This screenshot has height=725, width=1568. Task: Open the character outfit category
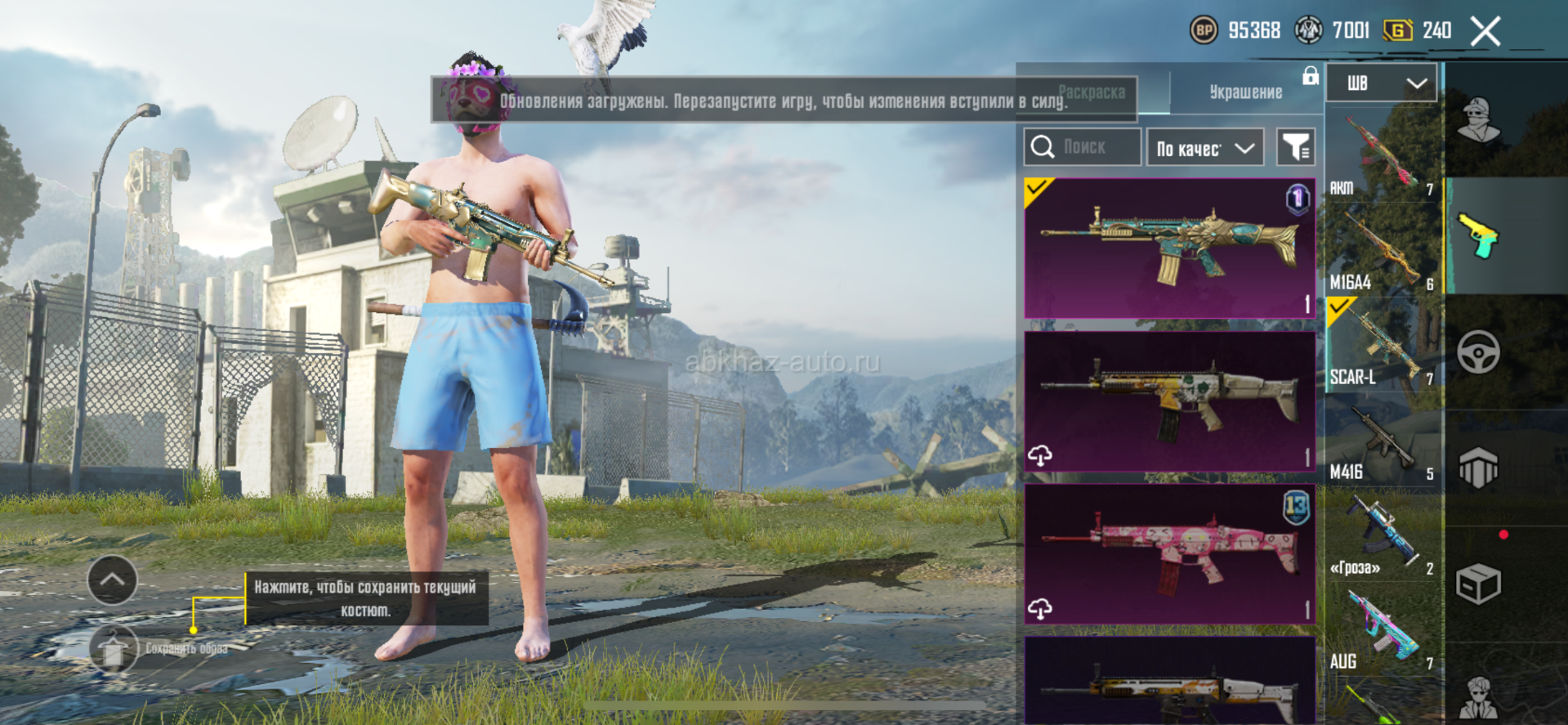click(x=1479, y=120)
